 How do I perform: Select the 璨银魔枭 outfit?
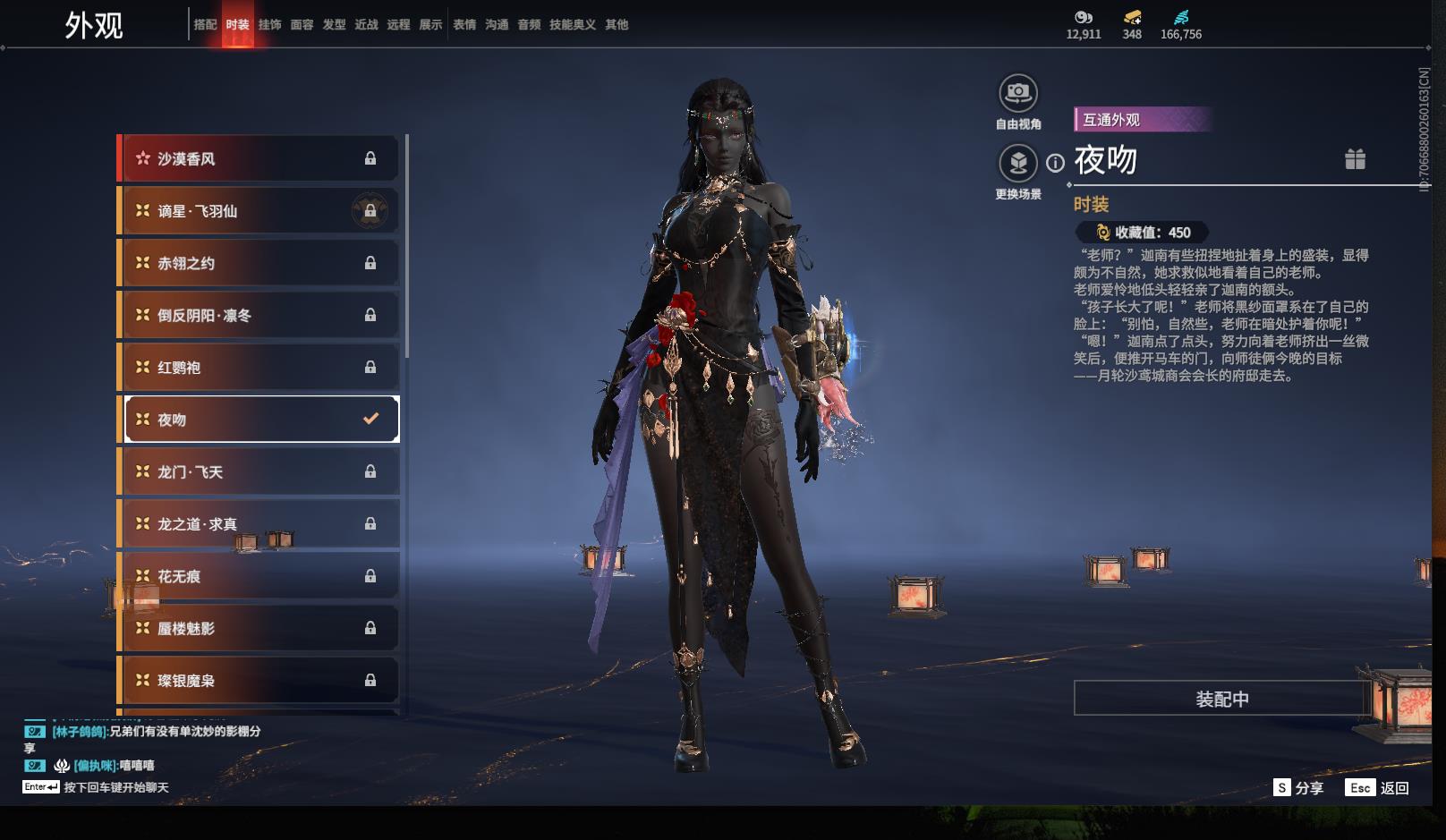[259, 681]
